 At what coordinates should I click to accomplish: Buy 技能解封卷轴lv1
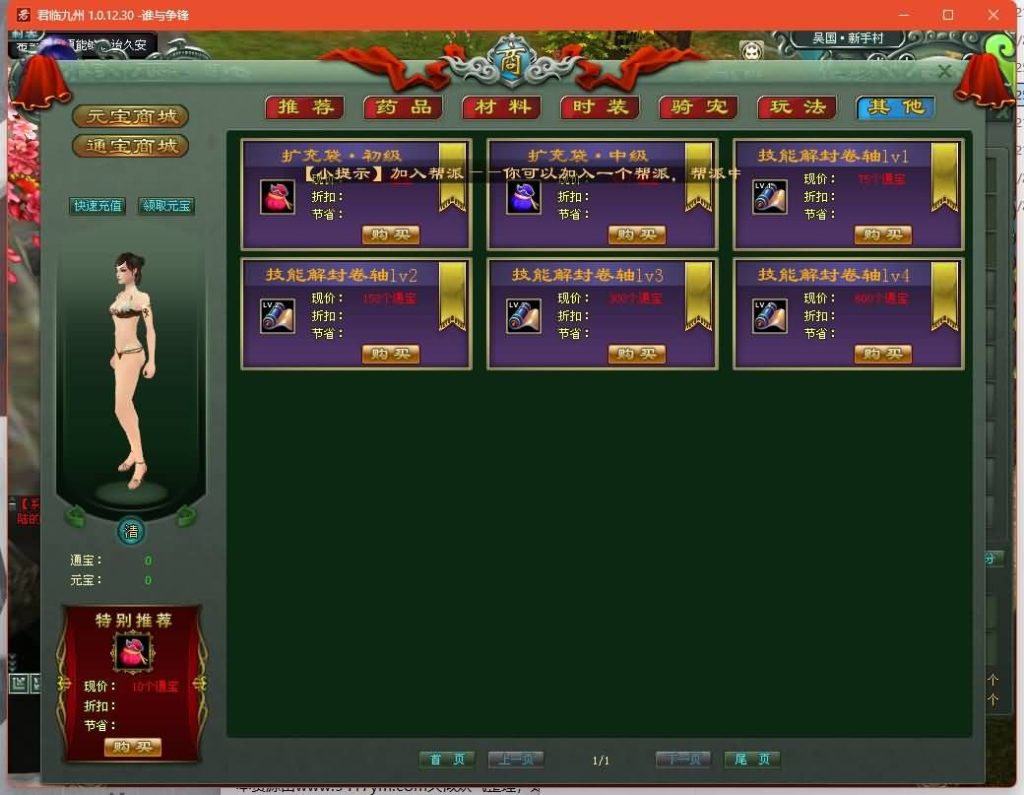click(x=882, y=235)
